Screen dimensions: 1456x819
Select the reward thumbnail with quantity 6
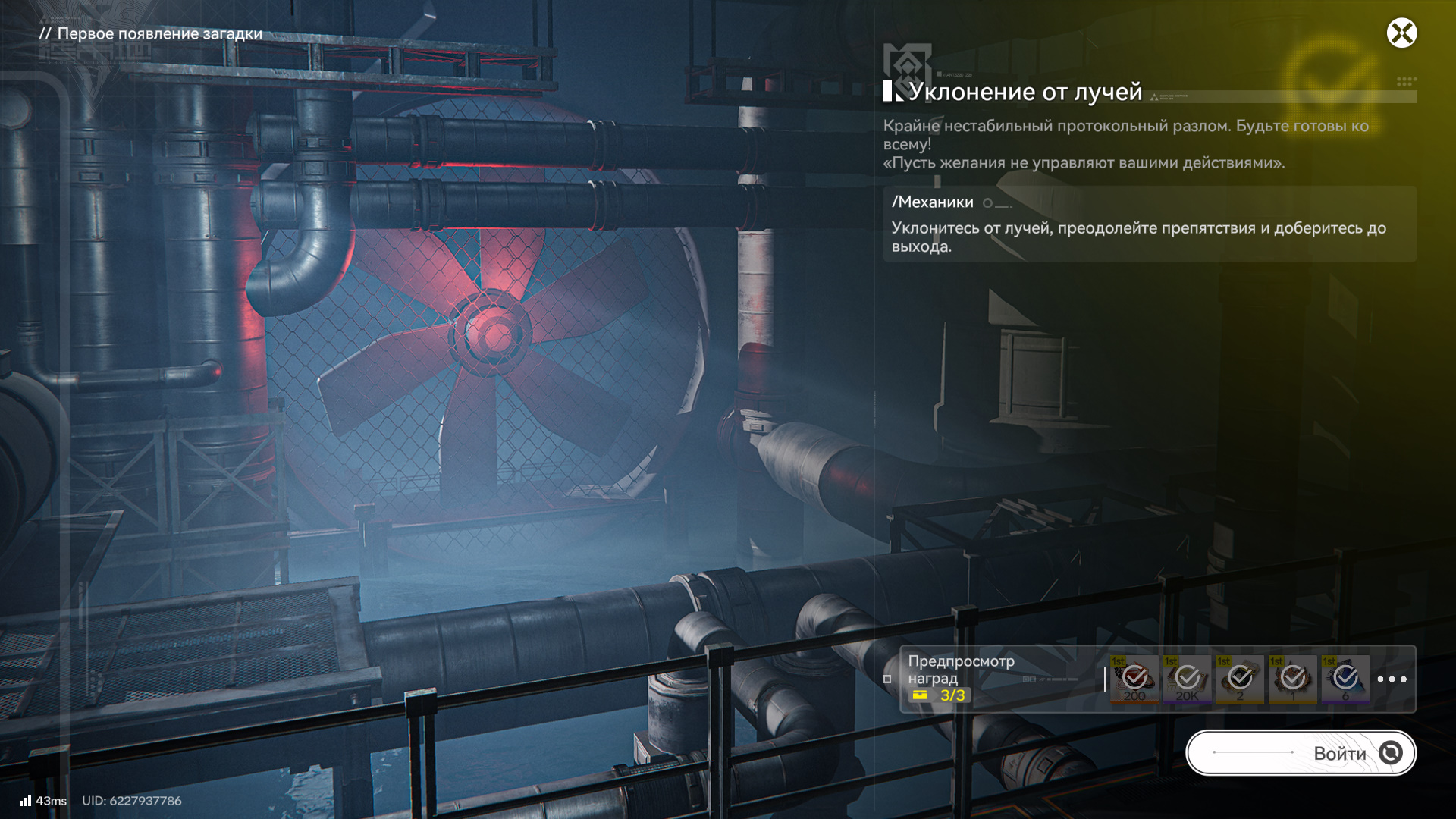pyautogui.click(x=1345, y=679)
